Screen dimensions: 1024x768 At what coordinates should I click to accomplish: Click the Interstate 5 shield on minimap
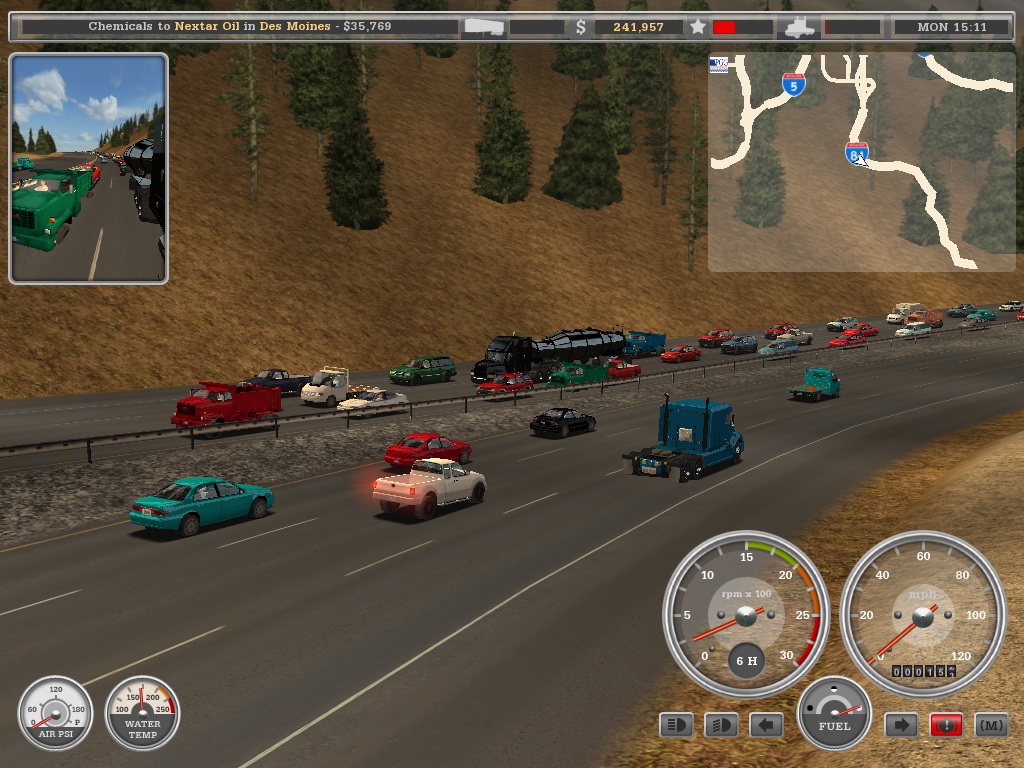tap(794, 85)
